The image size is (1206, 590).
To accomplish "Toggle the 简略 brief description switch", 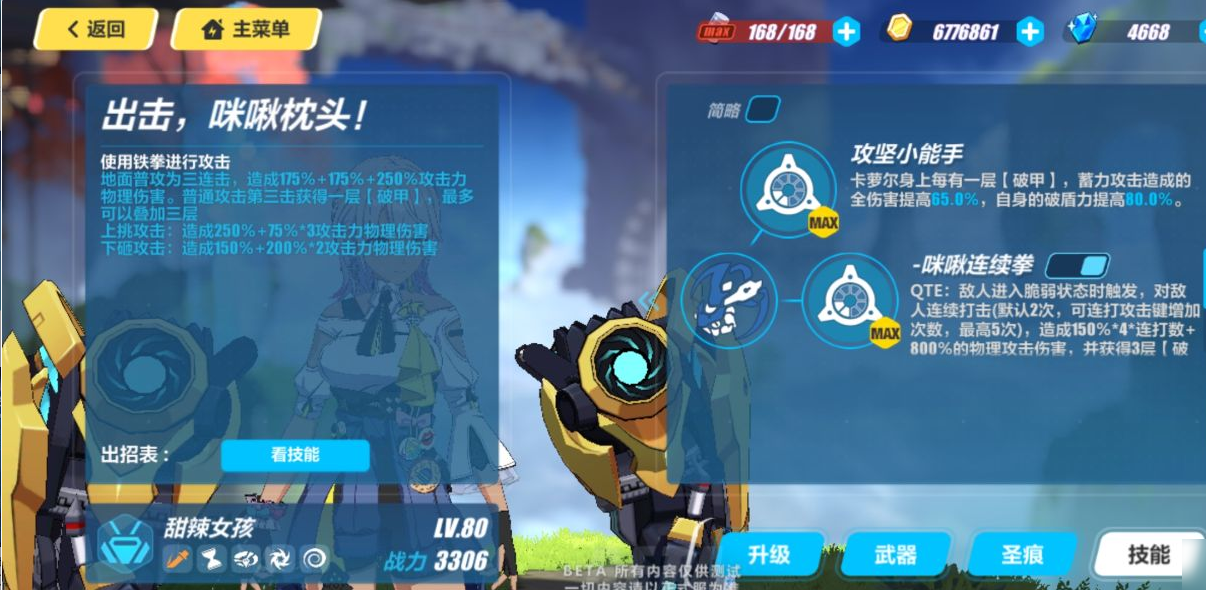I will click(762, 109).
